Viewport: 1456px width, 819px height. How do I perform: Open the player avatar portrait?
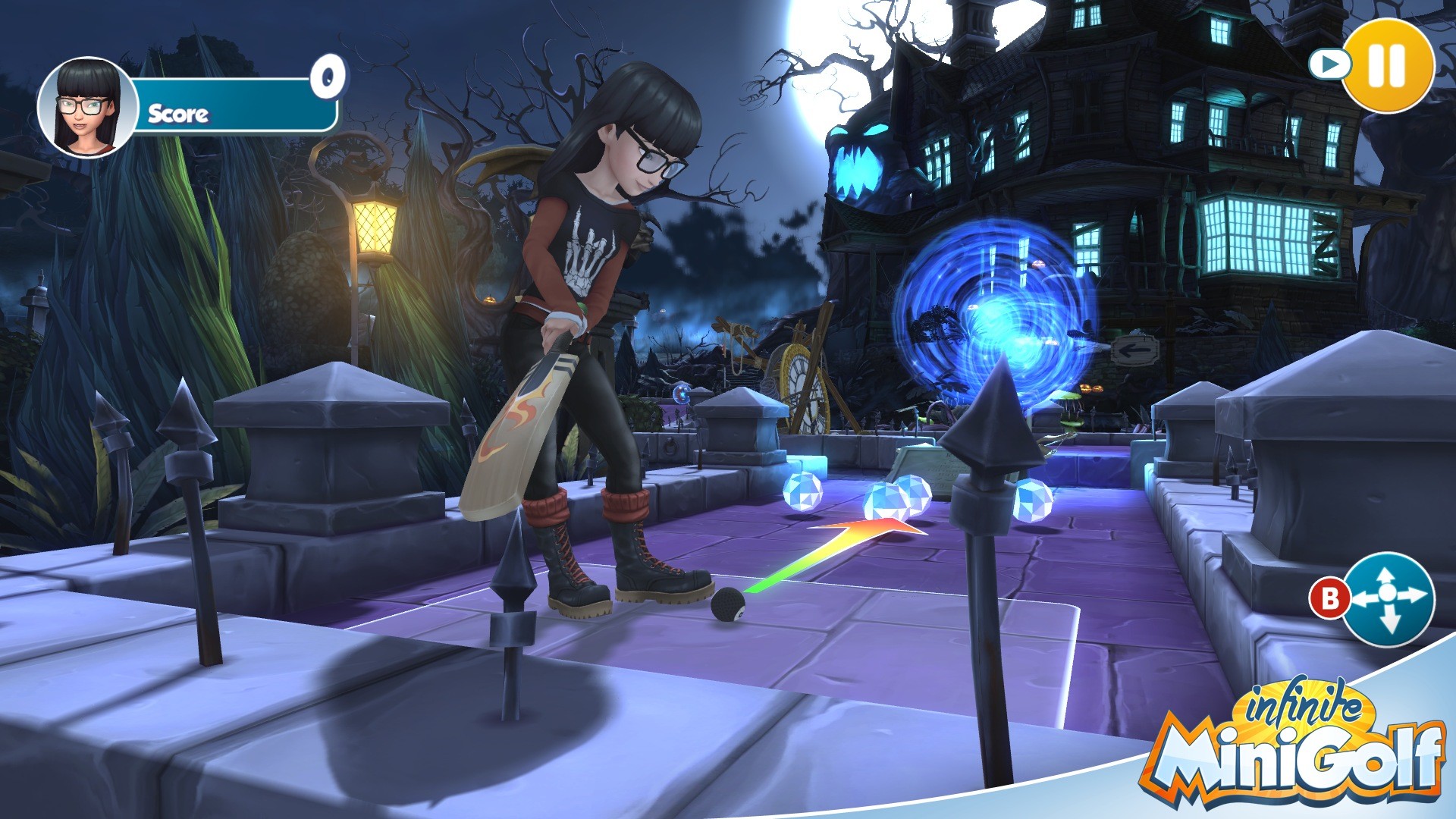click(x=83, y=101)
